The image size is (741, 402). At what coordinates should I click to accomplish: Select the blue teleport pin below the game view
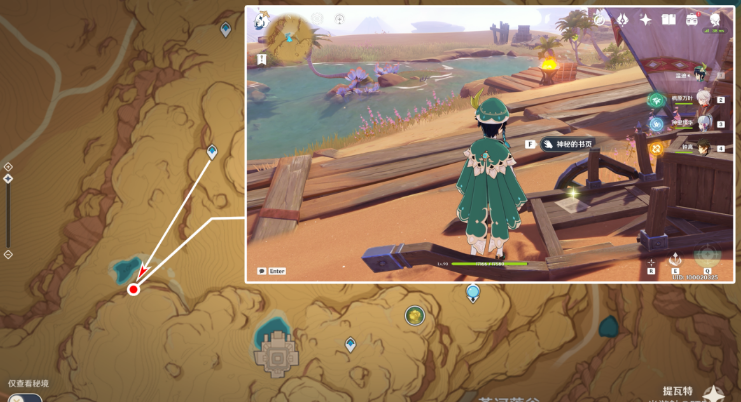pyautogui.click(x=473, y=292)
